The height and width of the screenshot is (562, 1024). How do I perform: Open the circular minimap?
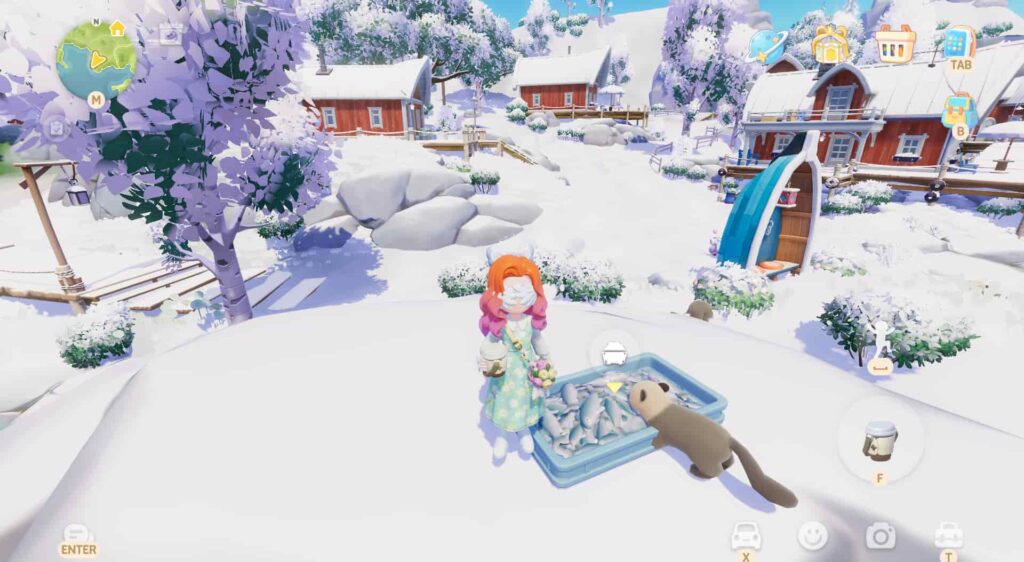click(96, 59)
